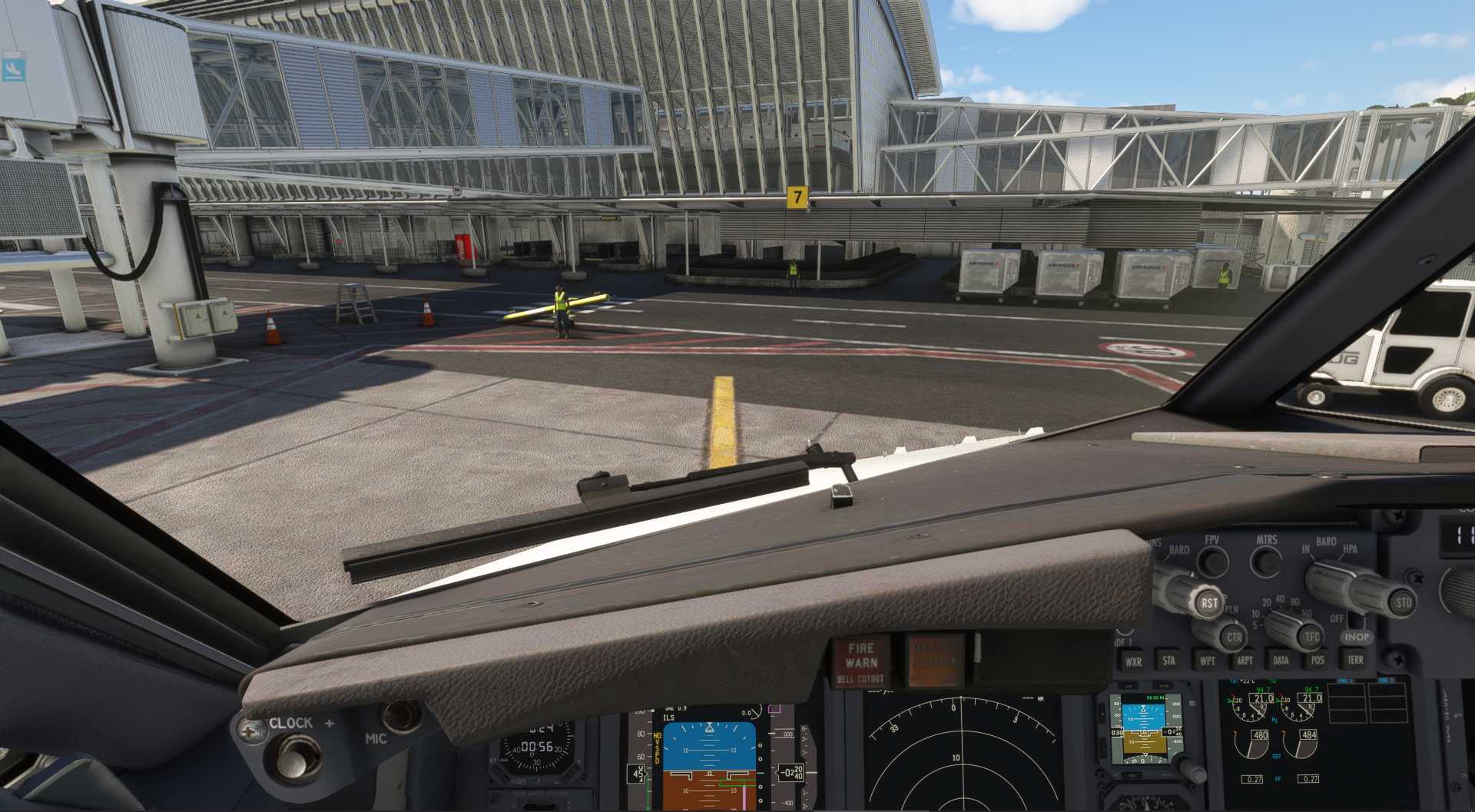Toggle the POS map switch
1475x812 pixels.
click(1318, 660)
